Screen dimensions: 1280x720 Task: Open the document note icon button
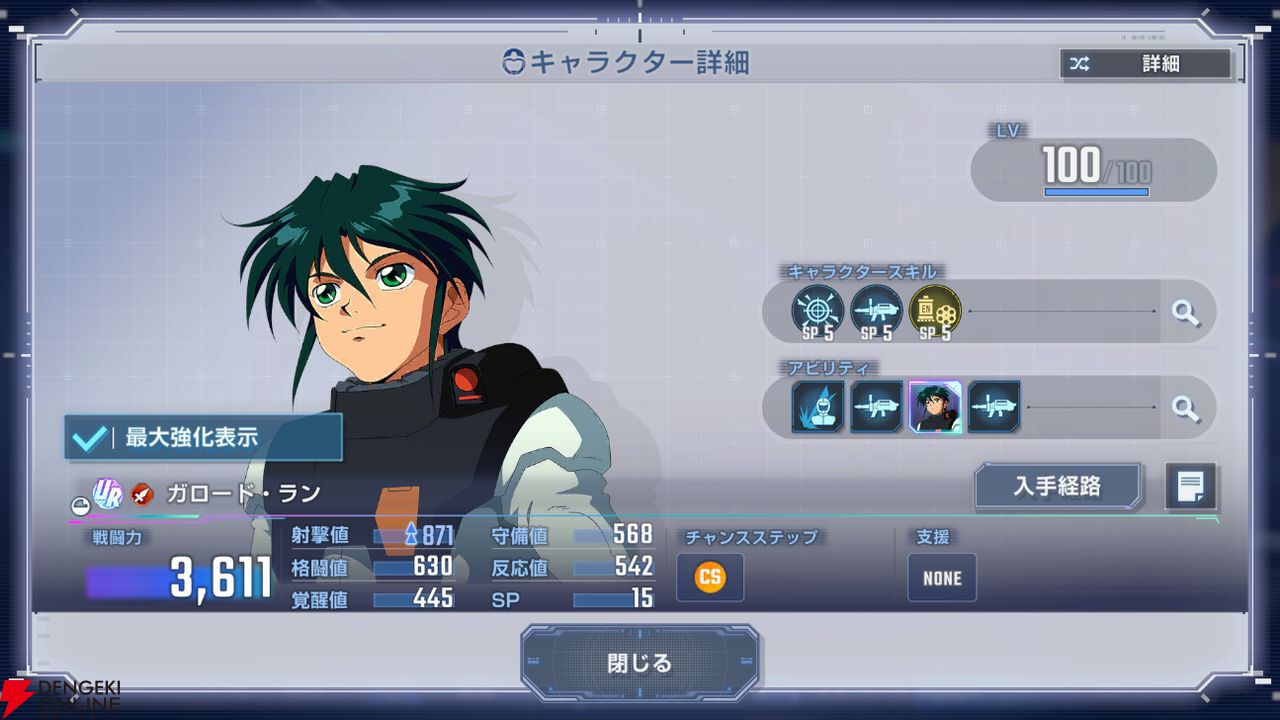(x=1190, y=487)
